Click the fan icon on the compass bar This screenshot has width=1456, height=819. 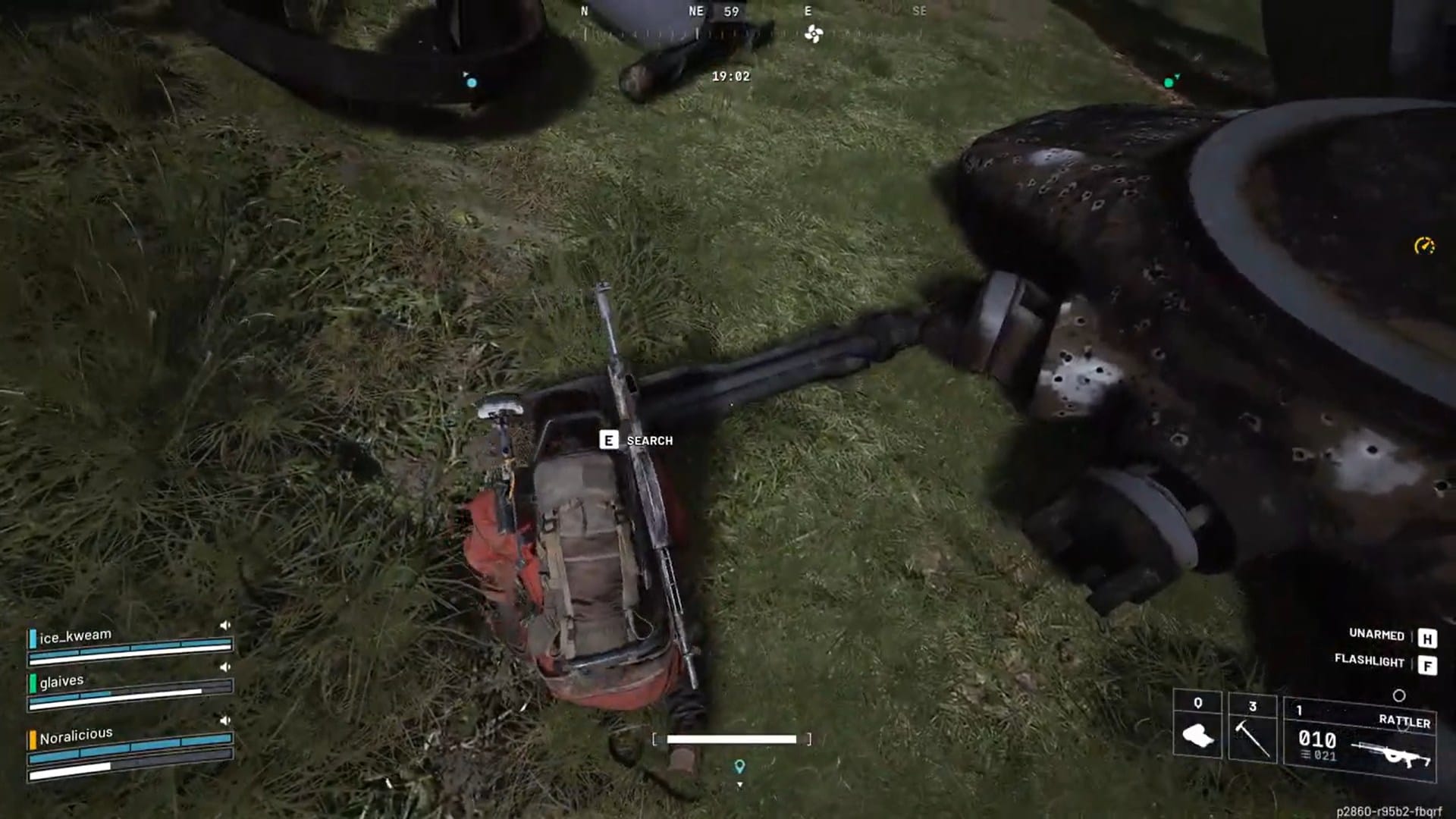(813, 33)
